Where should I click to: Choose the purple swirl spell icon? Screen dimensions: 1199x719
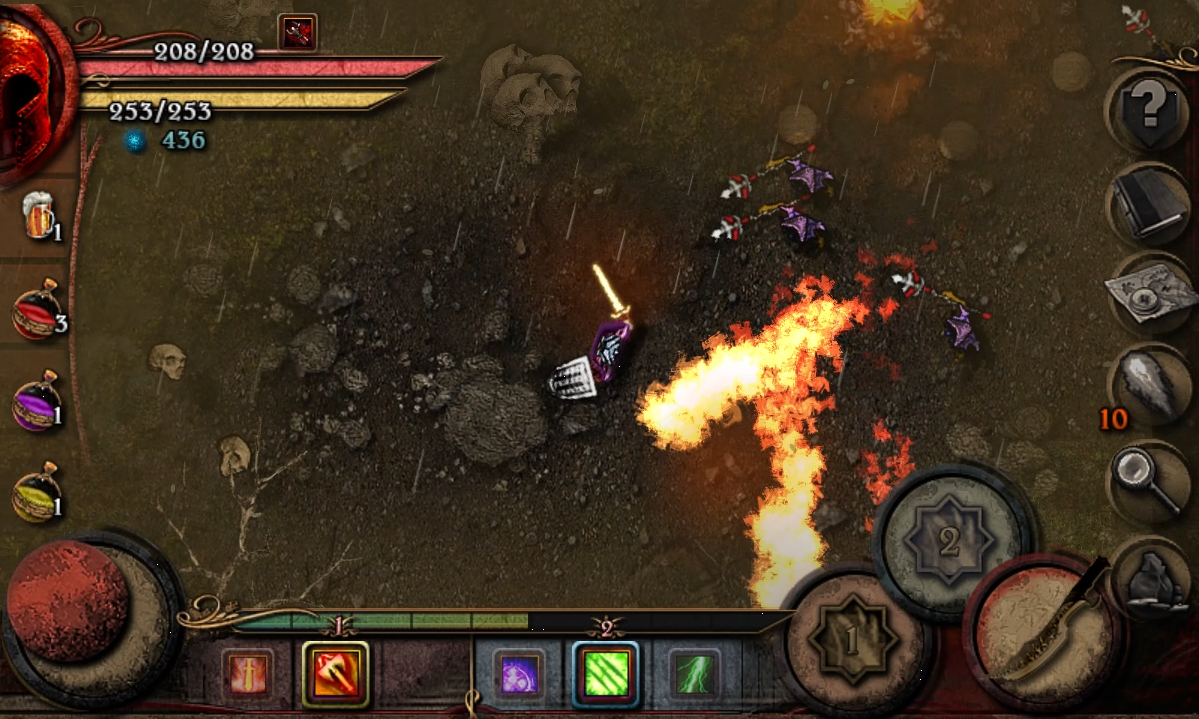(x=519, y=673)
